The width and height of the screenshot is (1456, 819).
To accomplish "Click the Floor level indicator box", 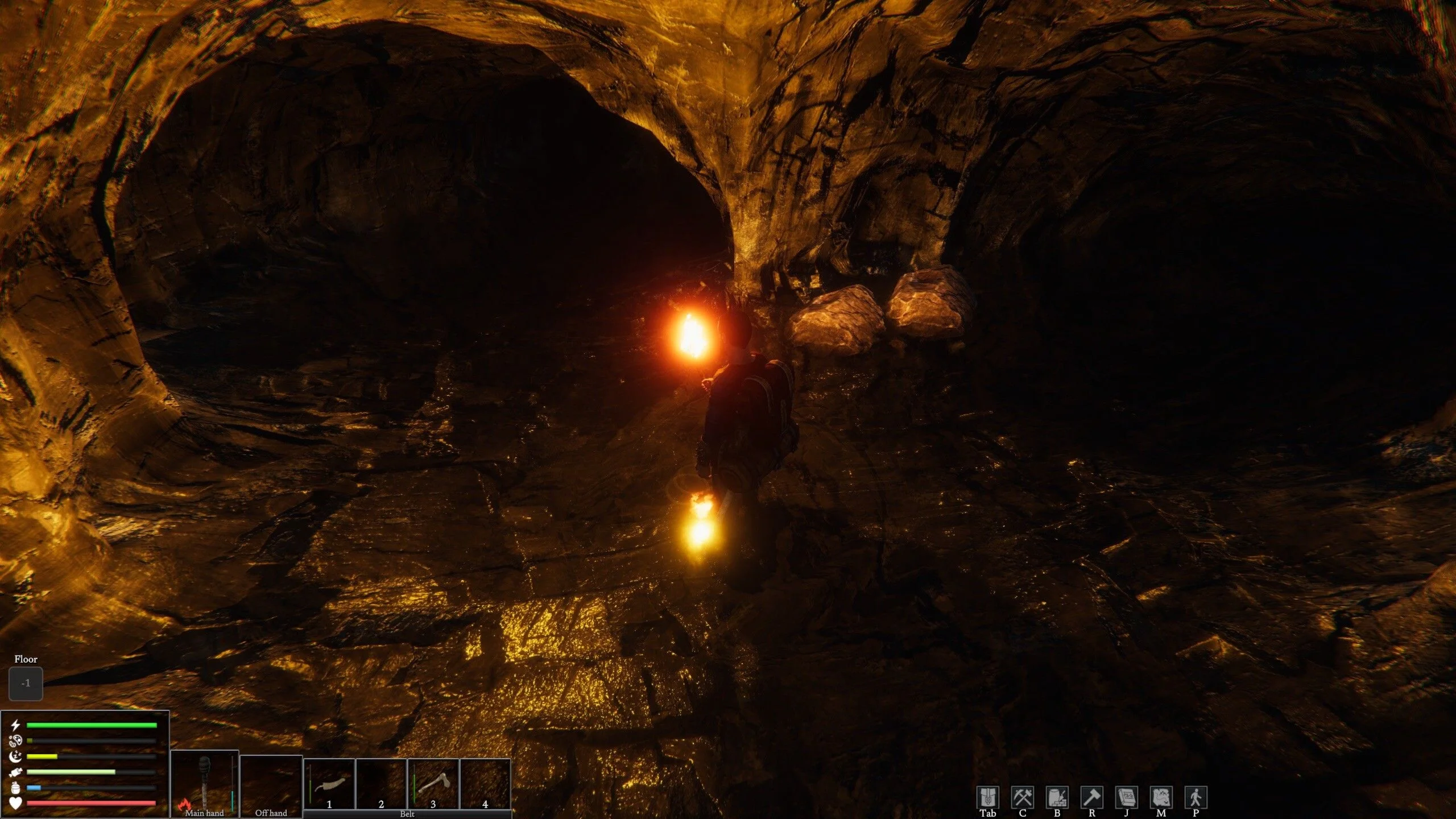I will pos(26,683).
